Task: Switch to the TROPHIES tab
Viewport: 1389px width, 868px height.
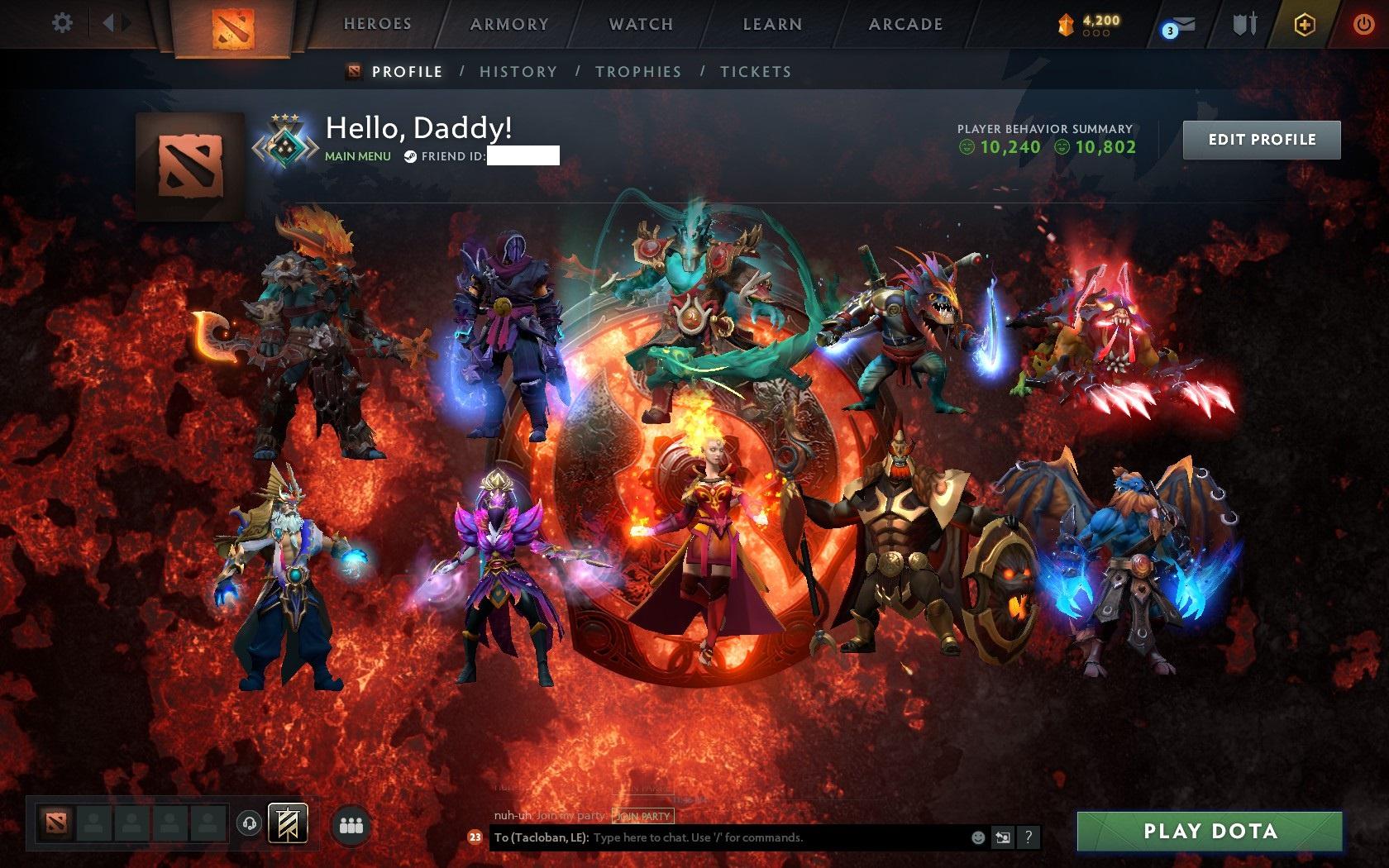Action: coord(637,72)
